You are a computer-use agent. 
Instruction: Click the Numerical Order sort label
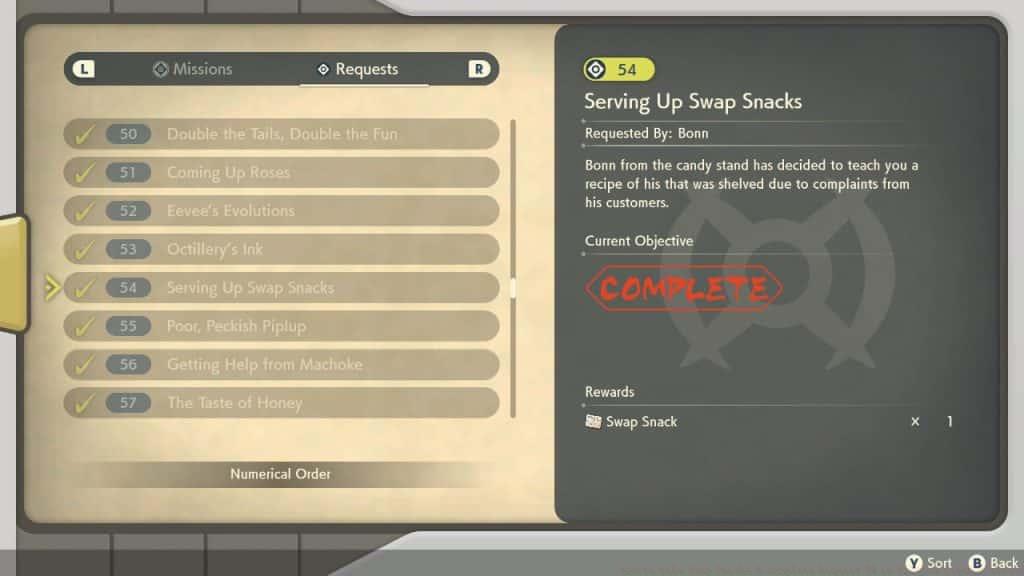point(281,474)
